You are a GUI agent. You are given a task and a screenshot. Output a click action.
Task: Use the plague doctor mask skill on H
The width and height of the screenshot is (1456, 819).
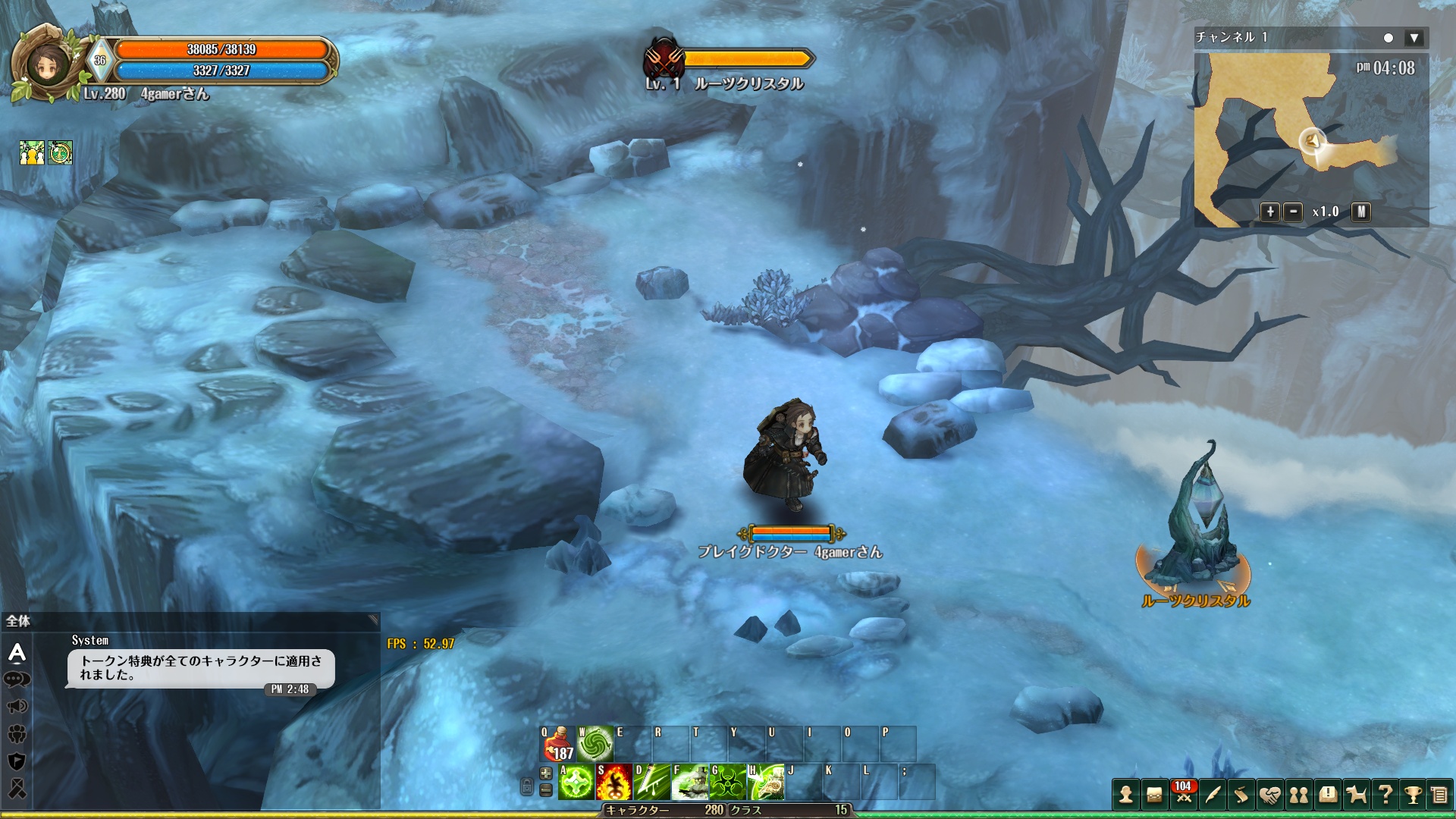[766, 782]
